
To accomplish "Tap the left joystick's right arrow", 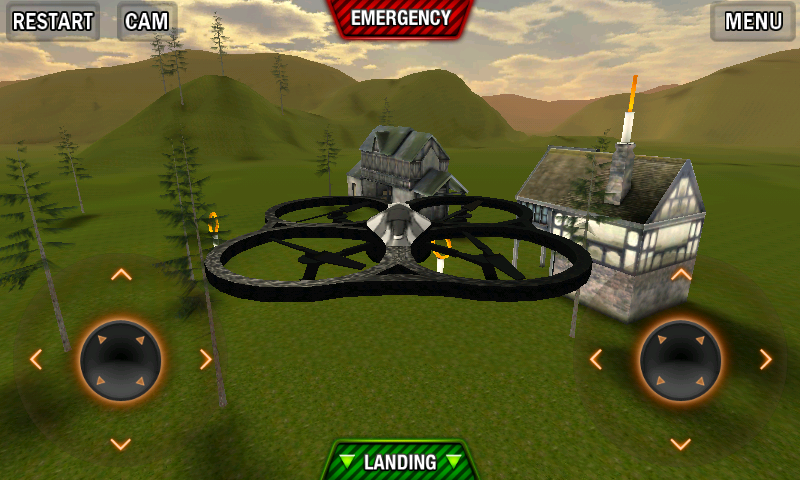I will coord(206,359).
